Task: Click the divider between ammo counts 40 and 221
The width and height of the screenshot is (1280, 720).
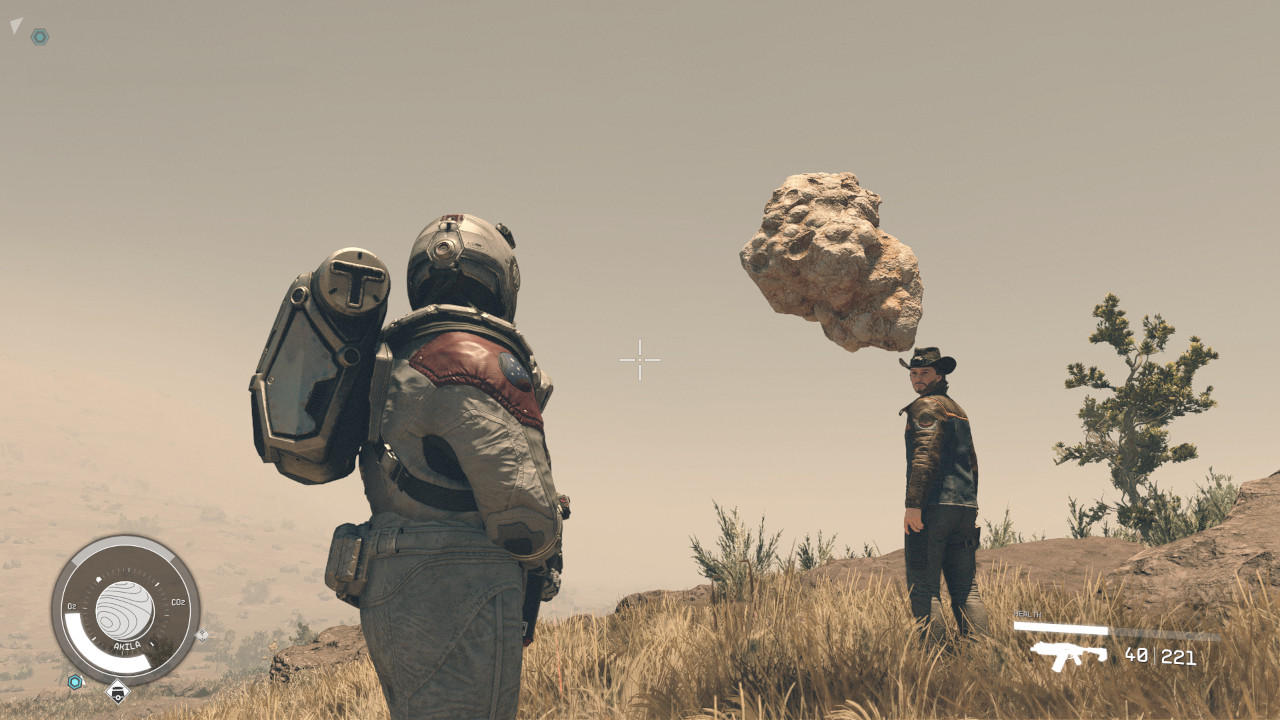Action: point(1156,657)
